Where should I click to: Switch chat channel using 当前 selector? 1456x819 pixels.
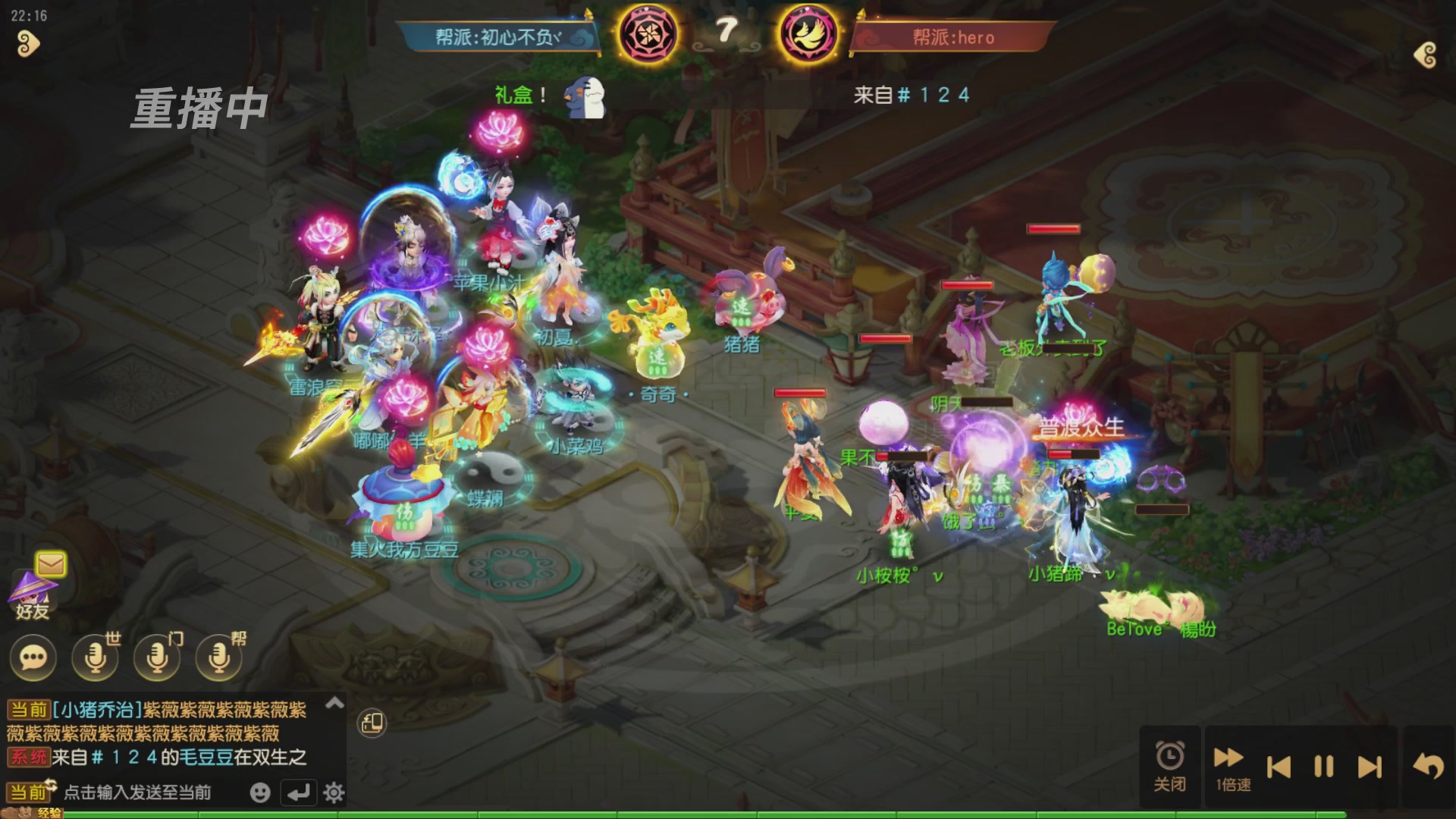coord(28,792)
